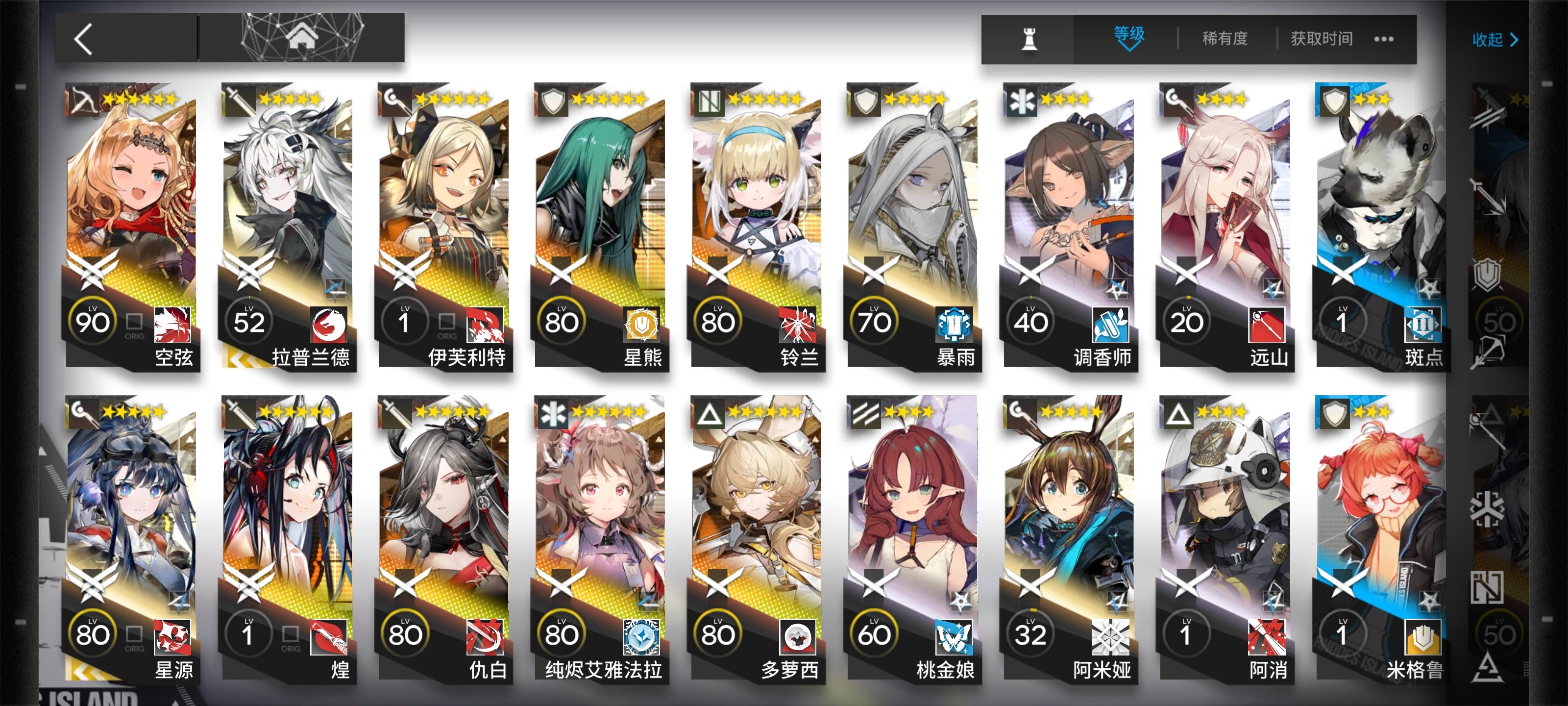Switch sorting to the 稀有度 tab
The height and width of the screenshot is (706, 1568).
[x=1225, y=38]
